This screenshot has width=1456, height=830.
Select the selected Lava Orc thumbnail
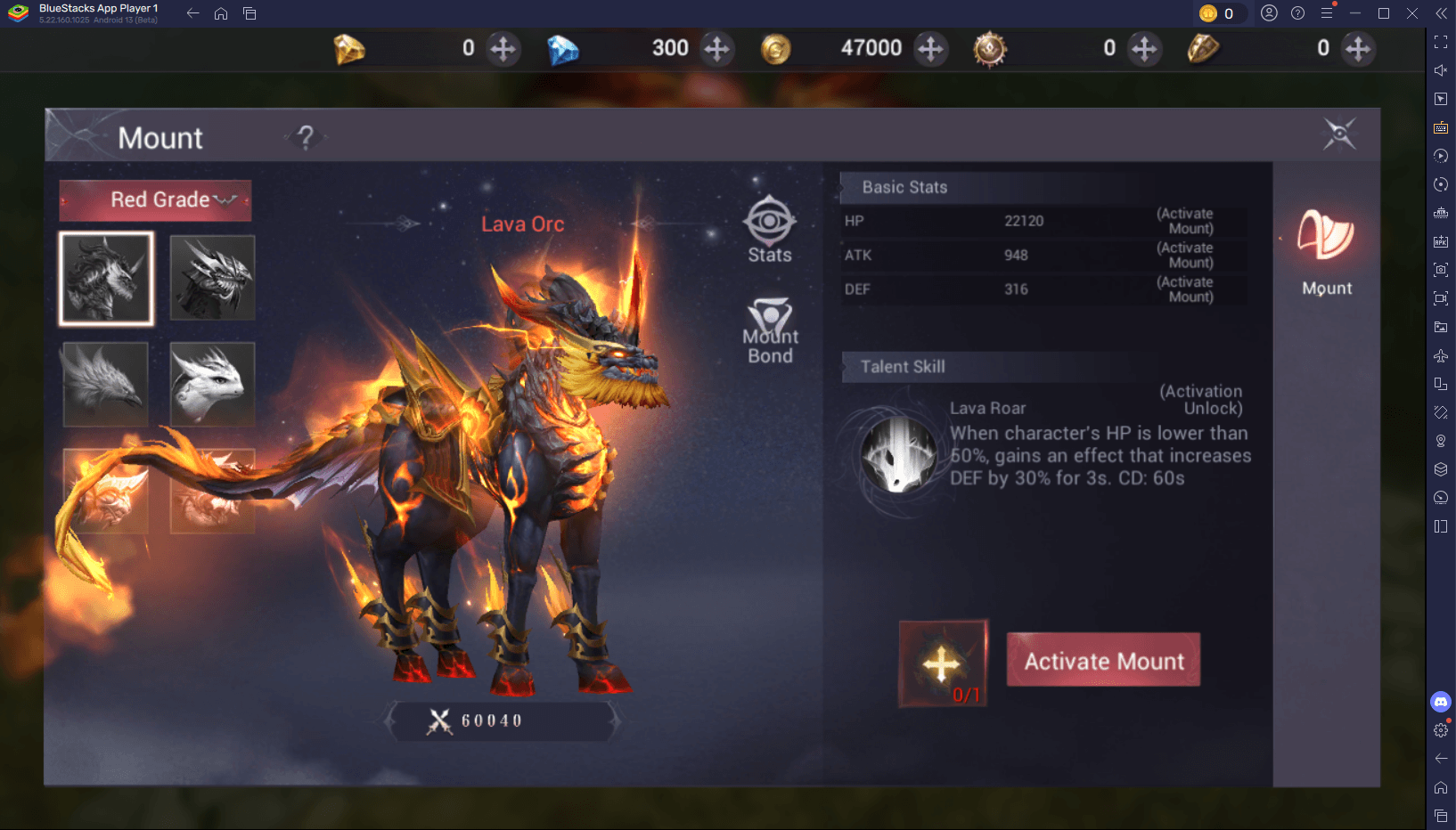pyautogui.click(x=107, y=279)
